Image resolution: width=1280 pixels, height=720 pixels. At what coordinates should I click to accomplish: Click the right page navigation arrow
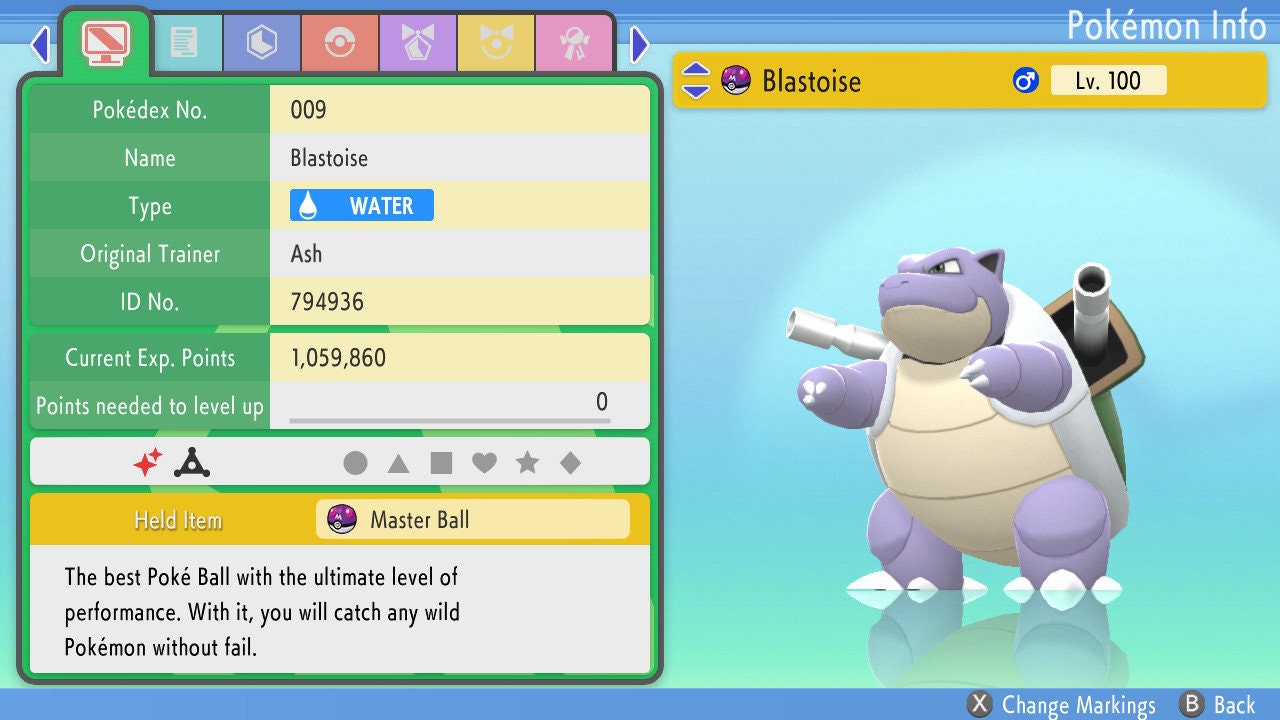coord(638,45)
